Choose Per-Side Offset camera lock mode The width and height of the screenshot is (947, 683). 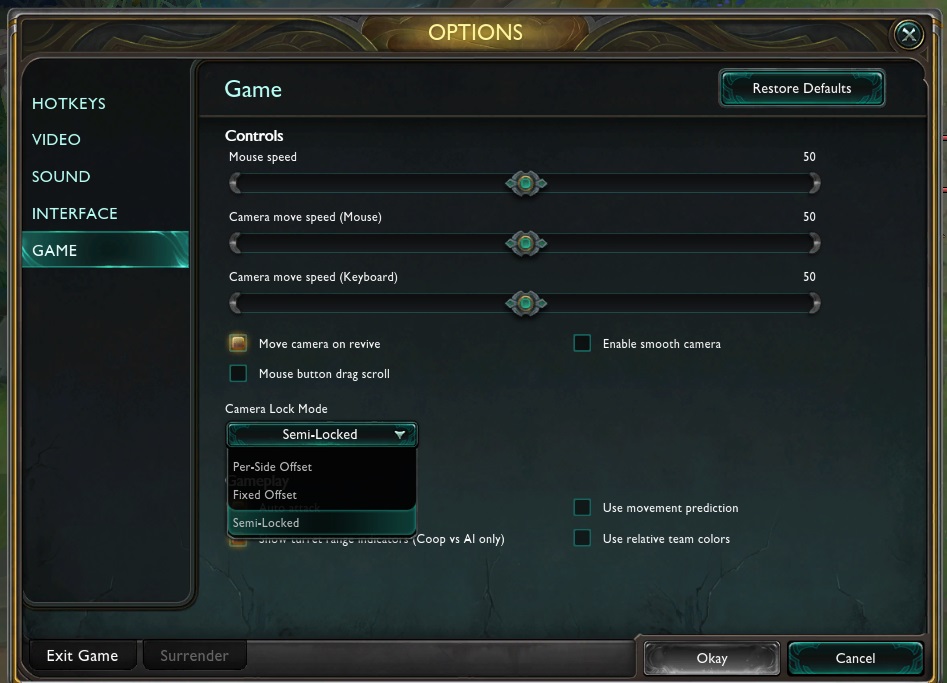click(x=272, y=467)
